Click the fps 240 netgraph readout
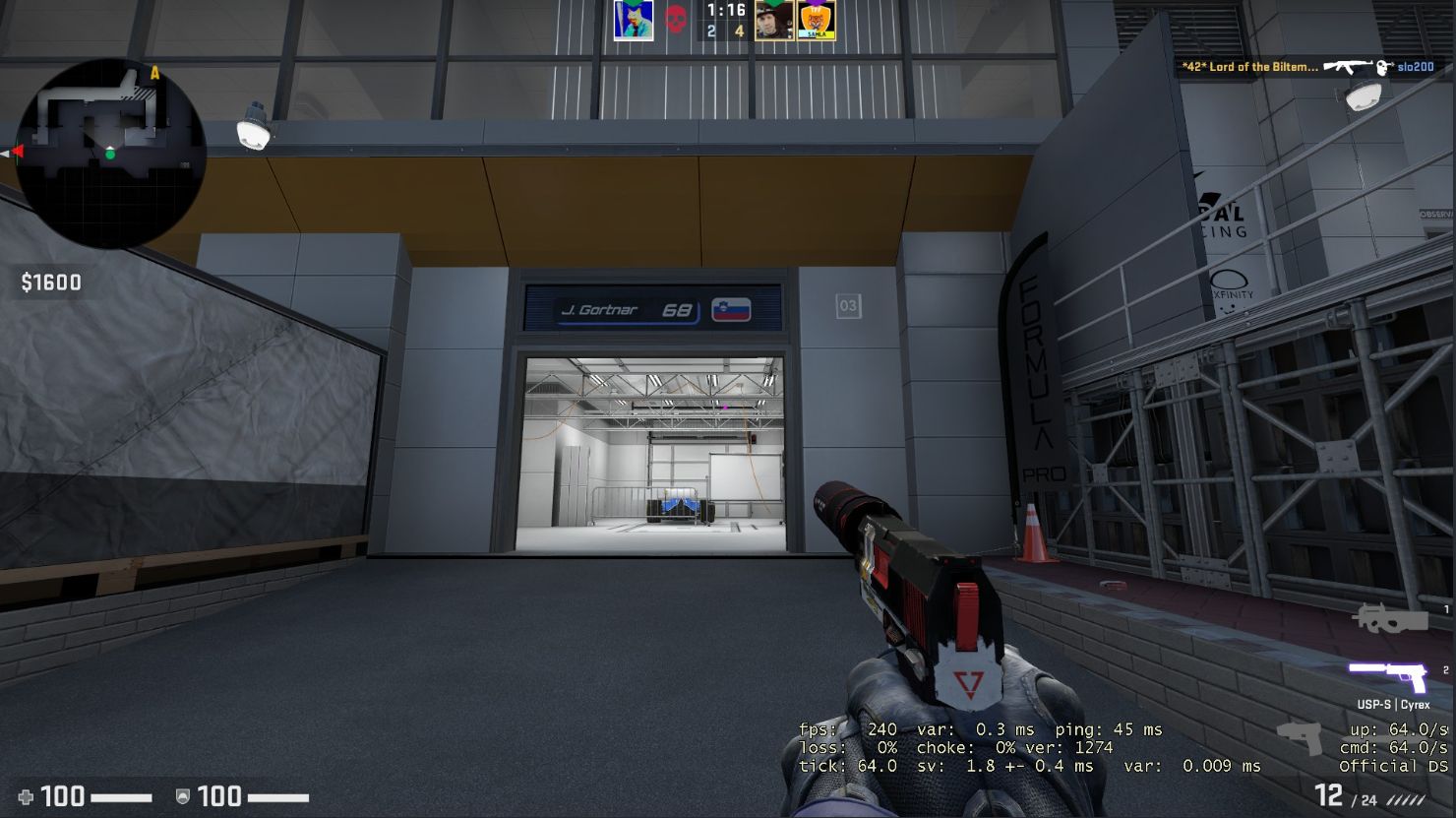The image size is (1456, 818). coord(846,729)
